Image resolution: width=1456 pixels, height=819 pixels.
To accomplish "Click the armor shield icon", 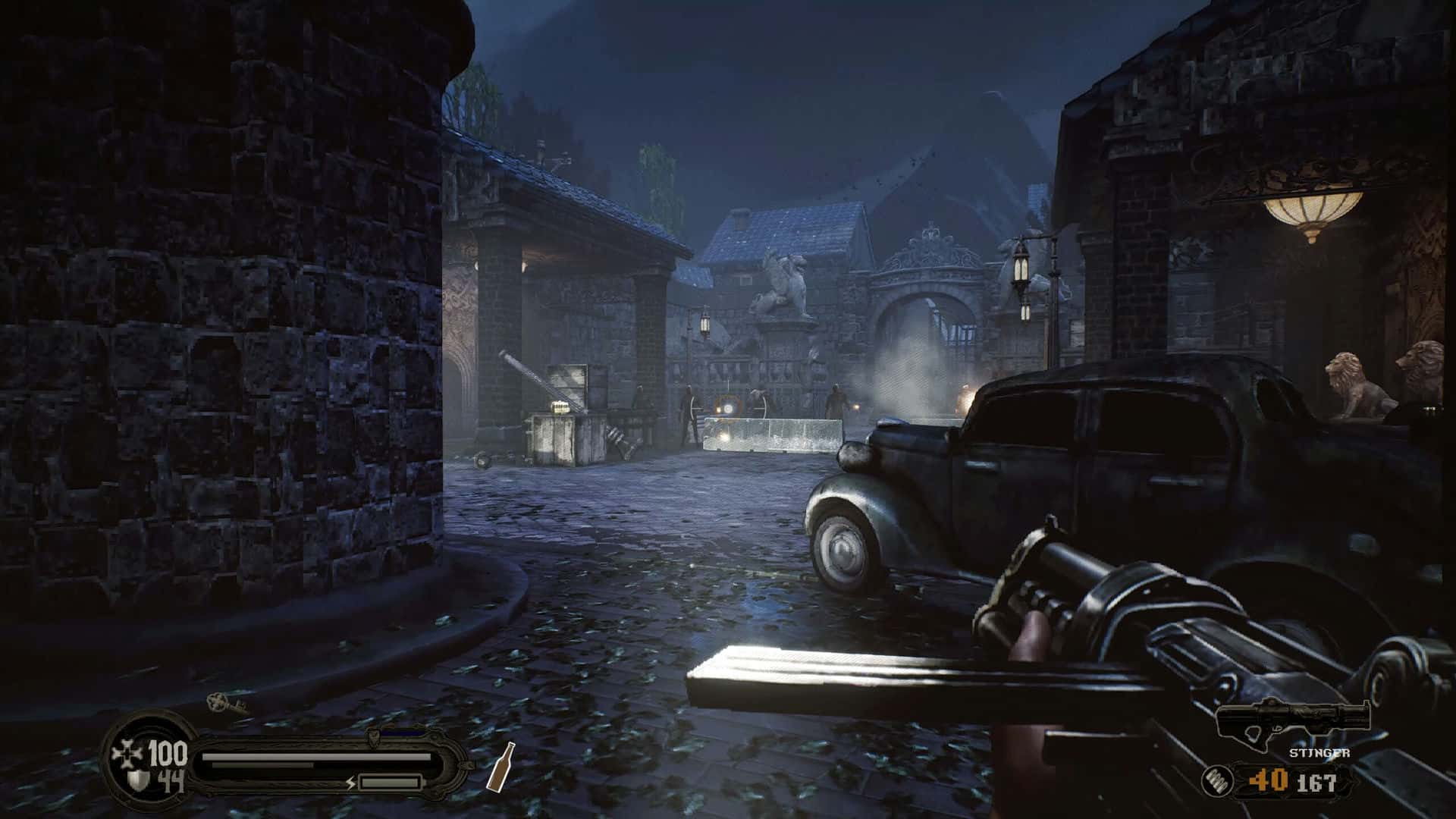I will click(137, 780).
